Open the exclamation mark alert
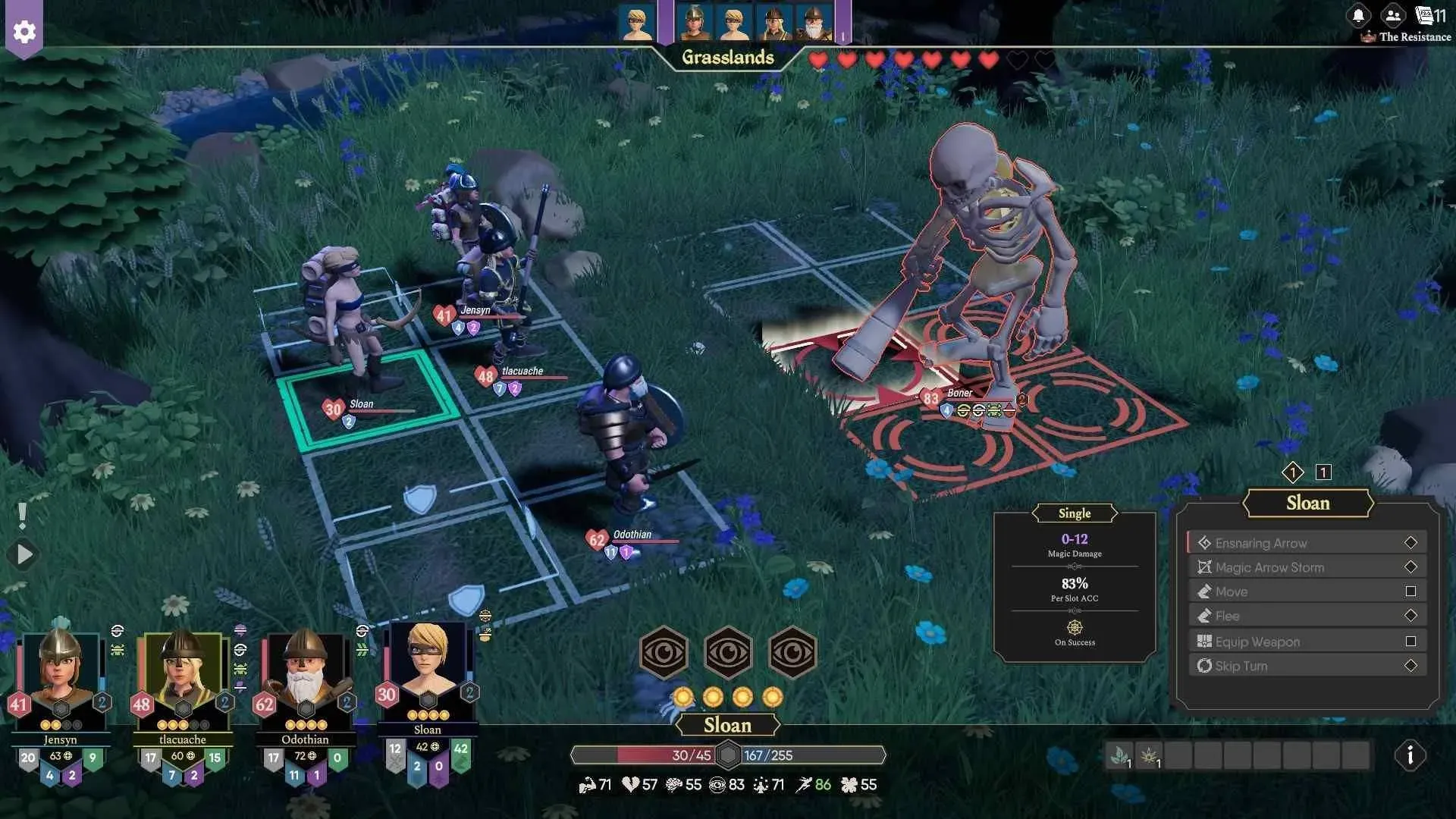 (x=23, y=516)
